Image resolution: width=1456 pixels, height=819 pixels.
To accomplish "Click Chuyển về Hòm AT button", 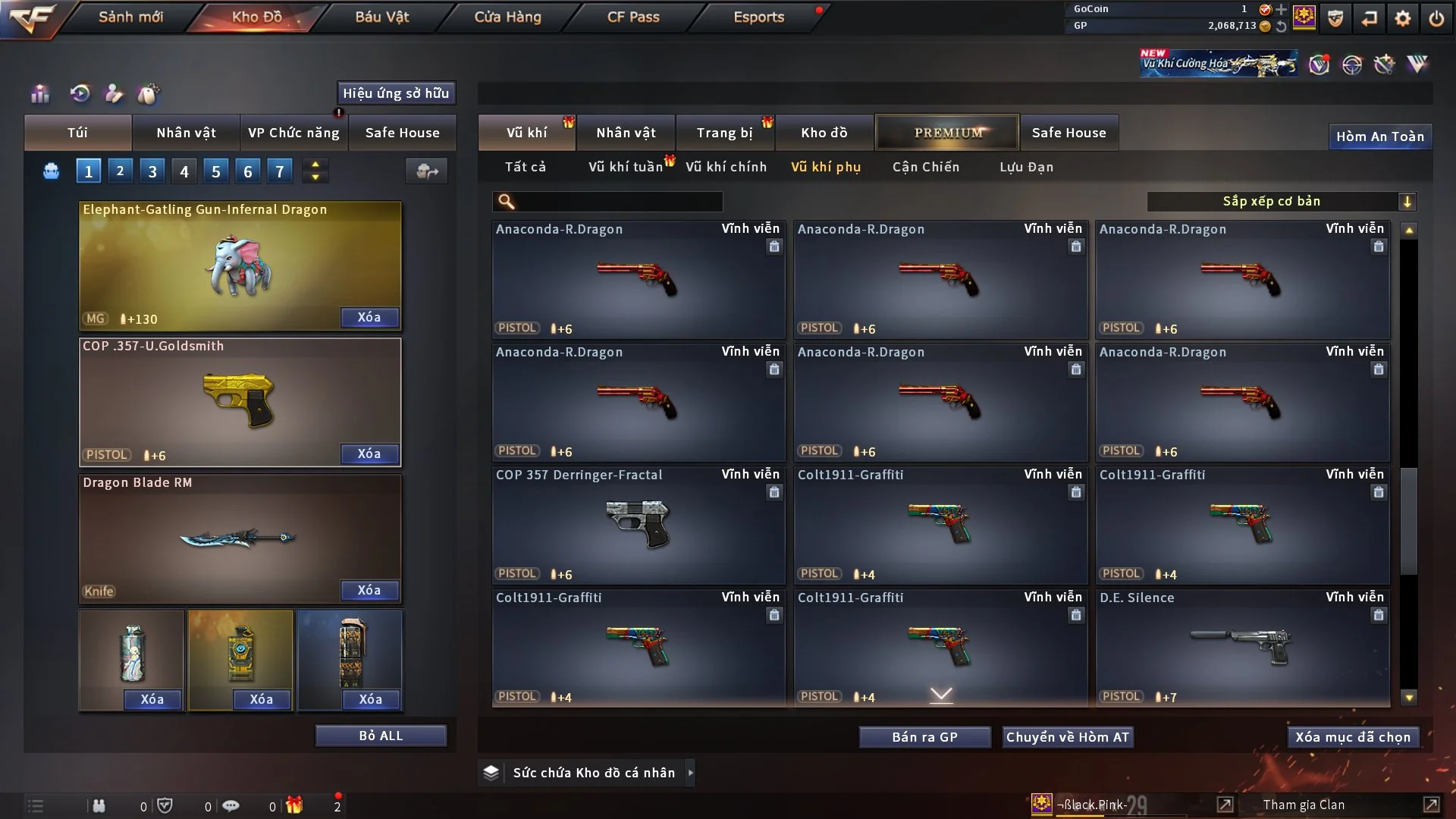I will 1067,737.
